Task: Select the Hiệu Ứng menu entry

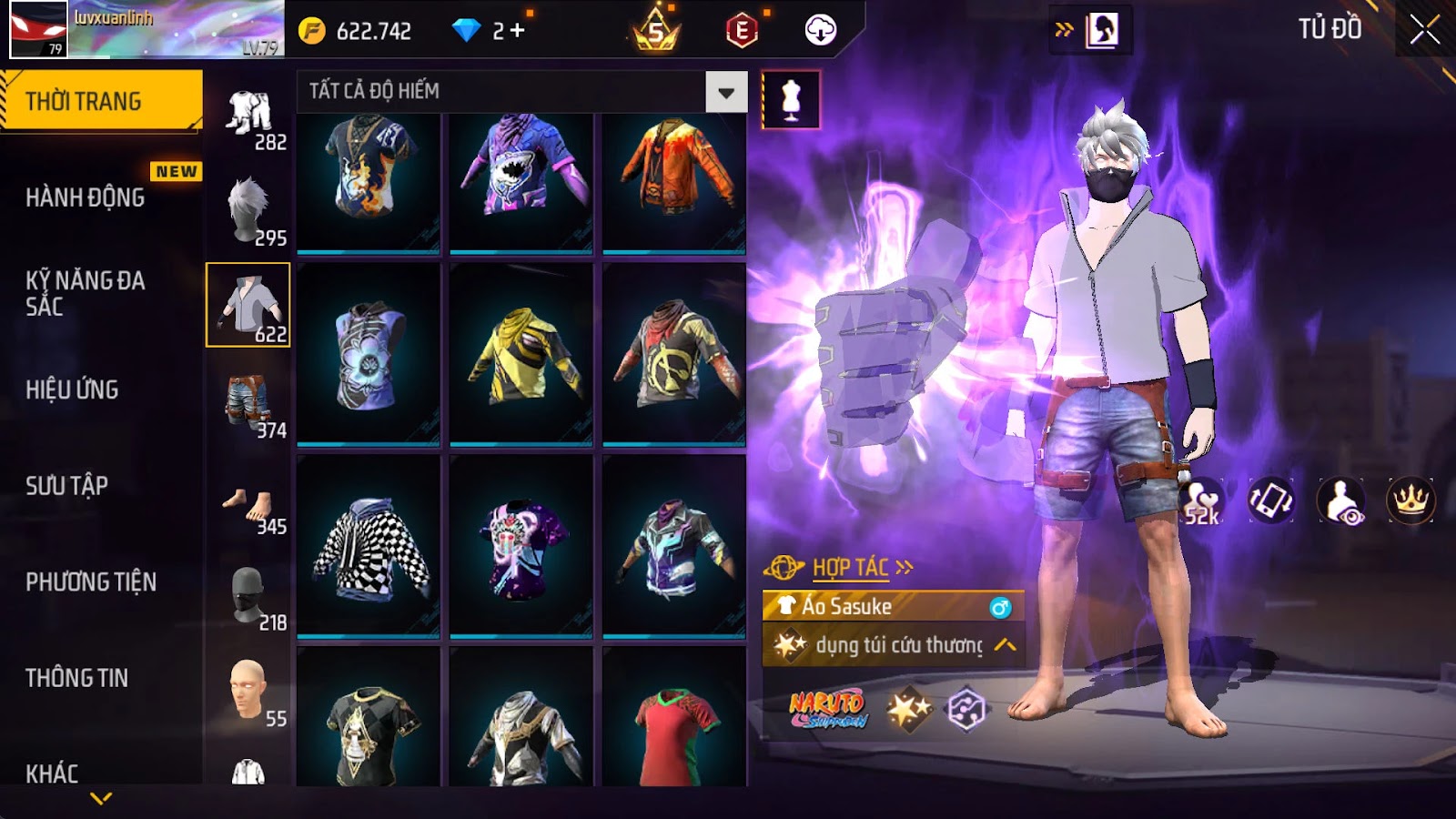Action: point(72,389)
